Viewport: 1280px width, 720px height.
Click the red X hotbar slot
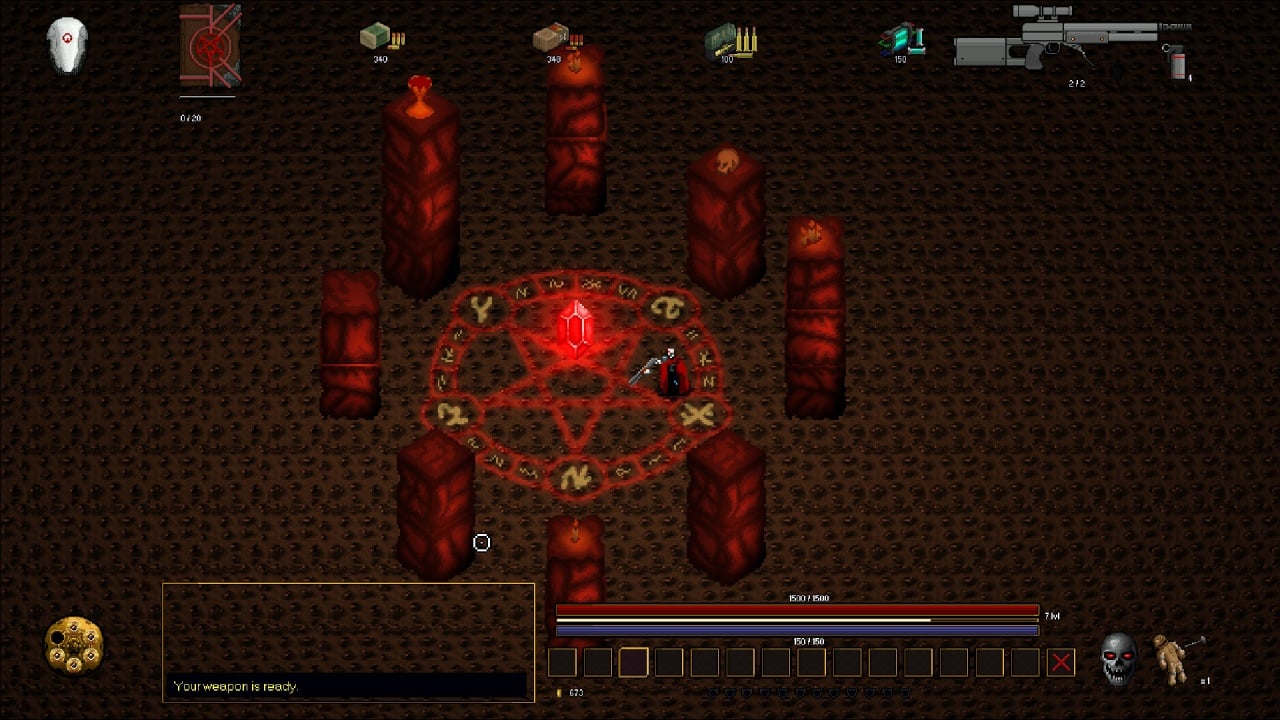pos(1061,662)
